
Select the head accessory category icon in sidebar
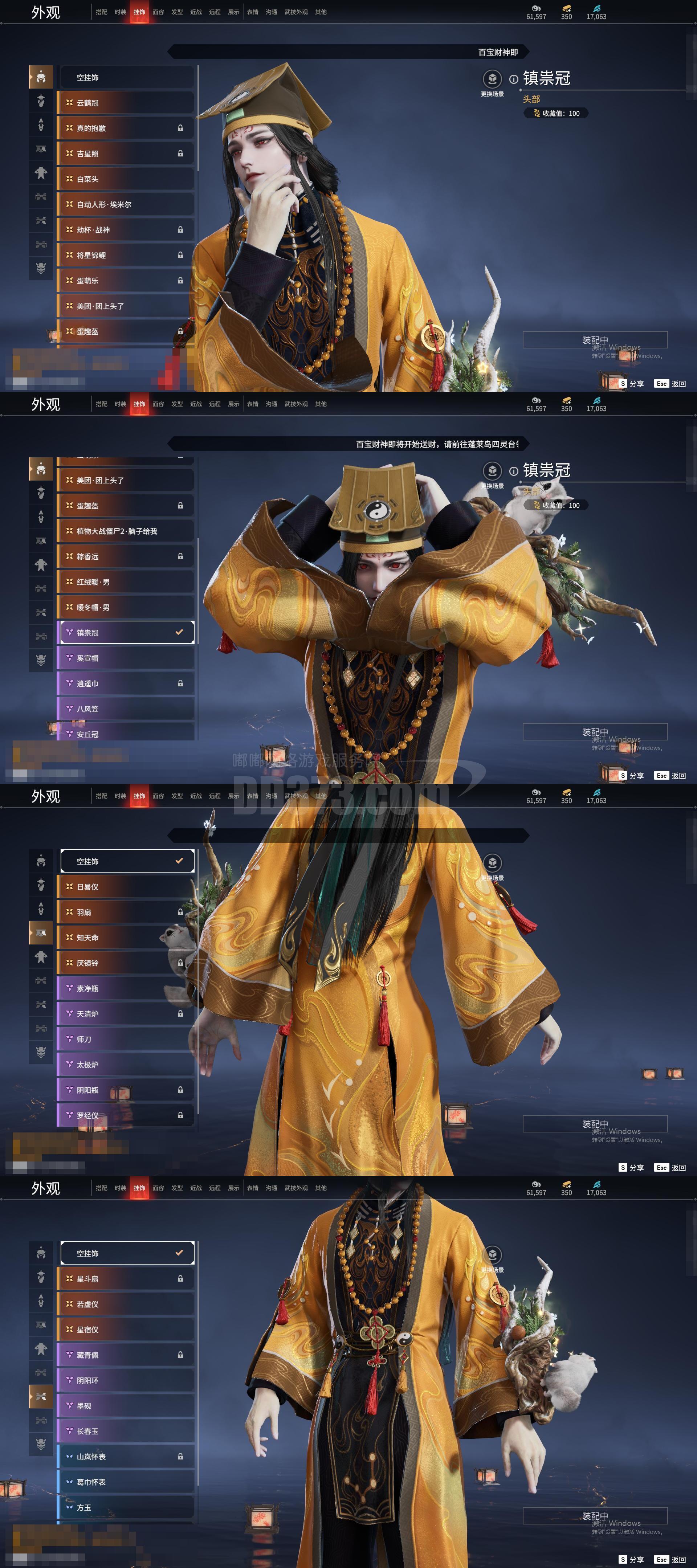40,77
